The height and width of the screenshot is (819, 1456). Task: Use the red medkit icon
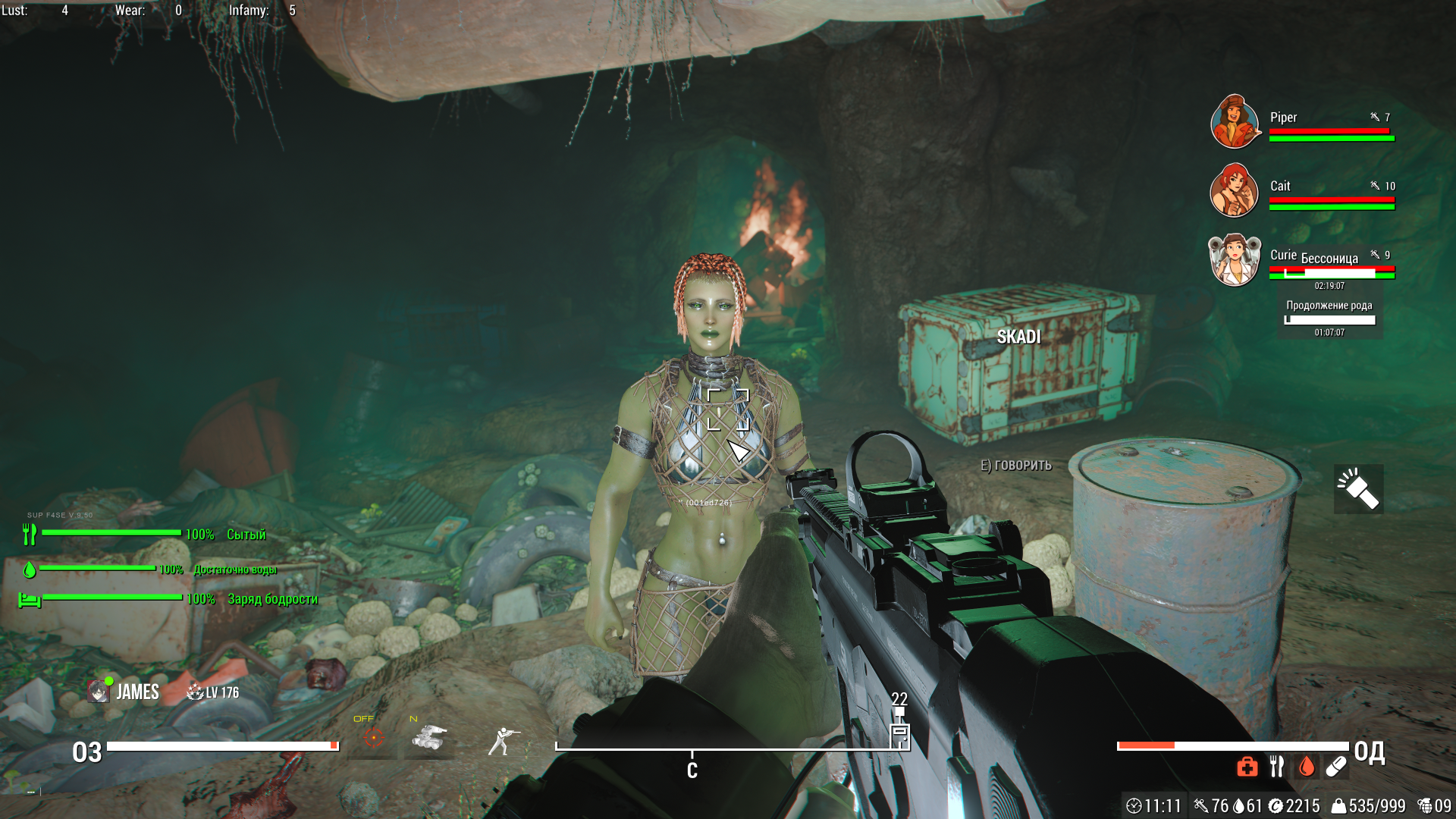click(1247, 767)
